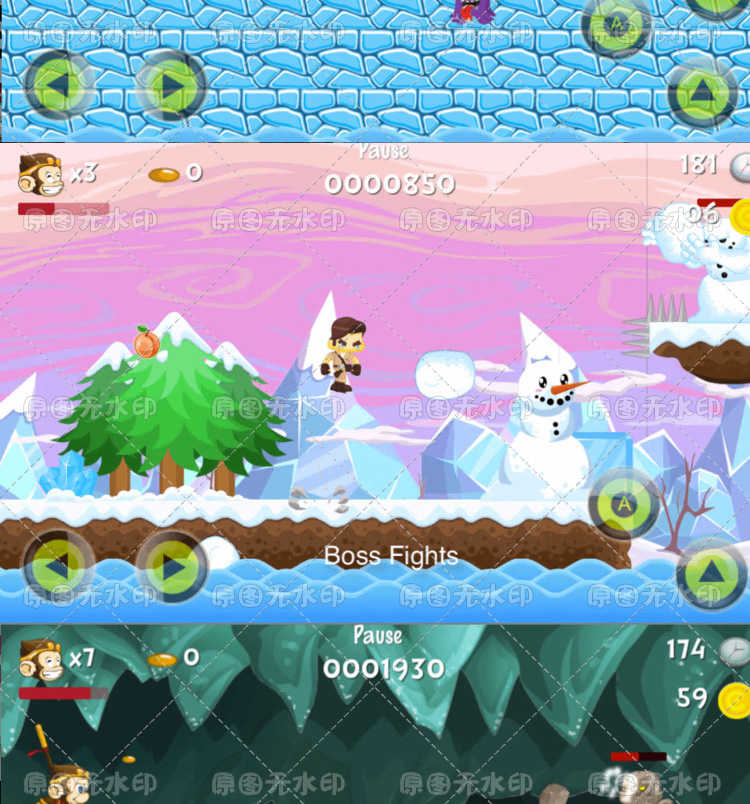Tap Pause above the 0000850 score
Viewport: 750px width, 804px height.
click(x=383, y=152)
